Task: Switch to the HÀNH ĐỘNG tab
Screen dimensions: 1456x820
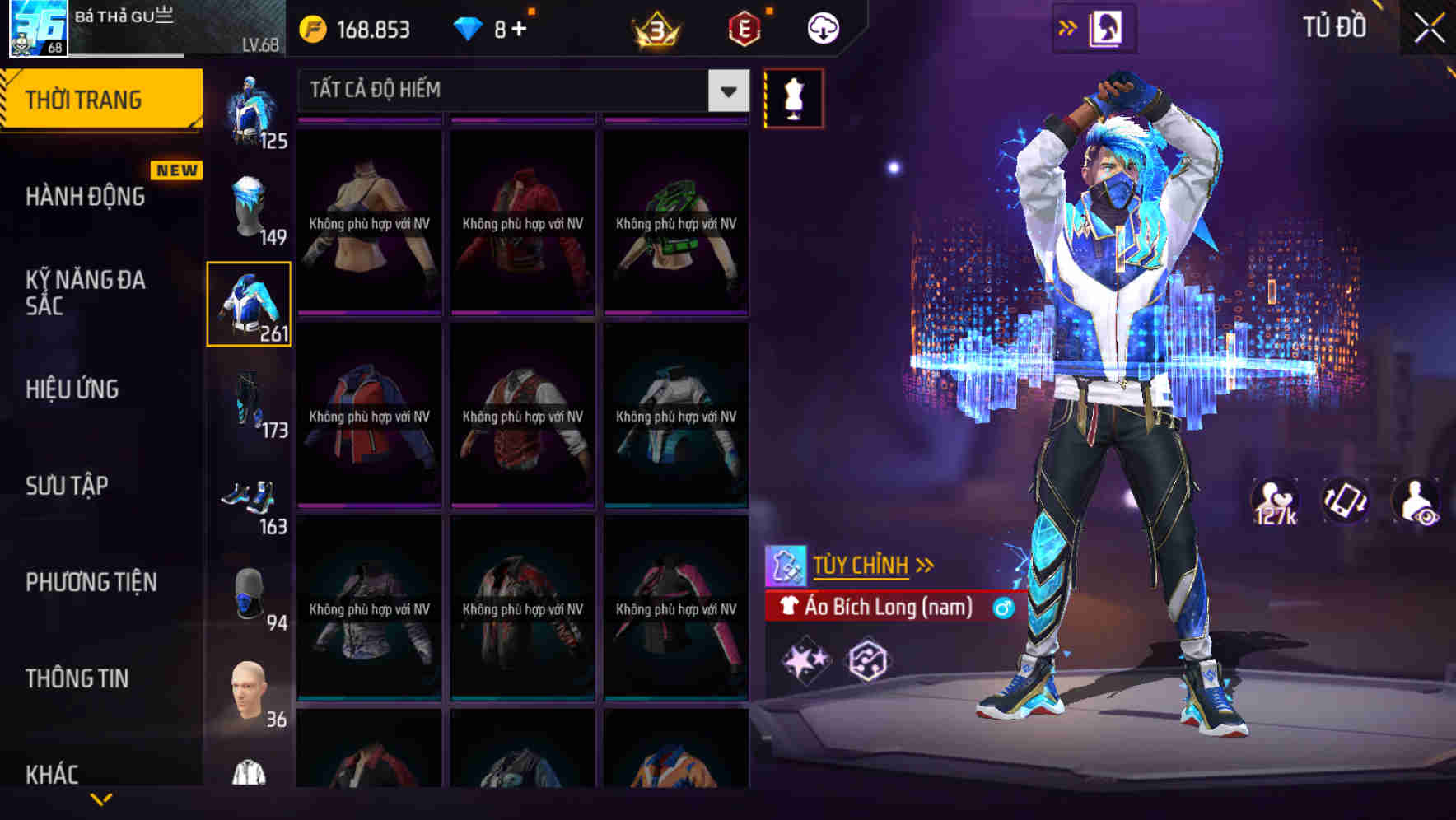Action: [85, 196]
